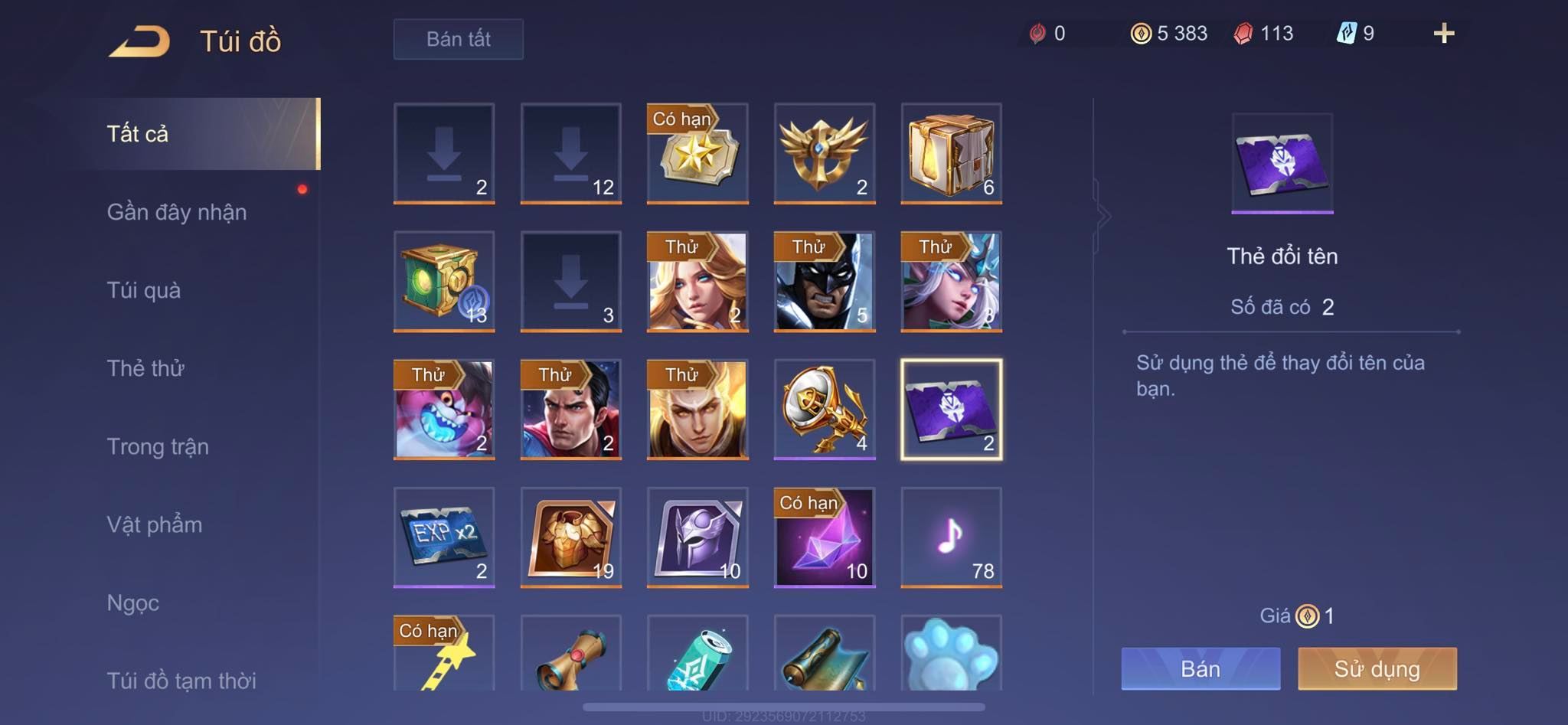Select the Túi đồ tạm thời tab

click(x=181, y=680)
